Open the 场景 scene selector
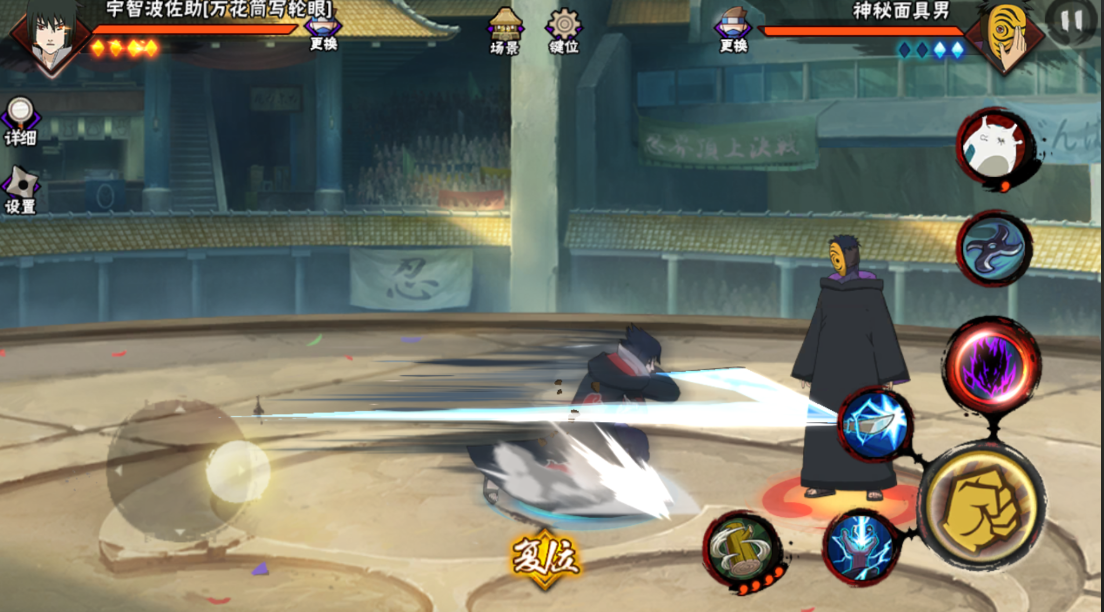The width and height of the screenshot is (1104, 612). point(505,28)
